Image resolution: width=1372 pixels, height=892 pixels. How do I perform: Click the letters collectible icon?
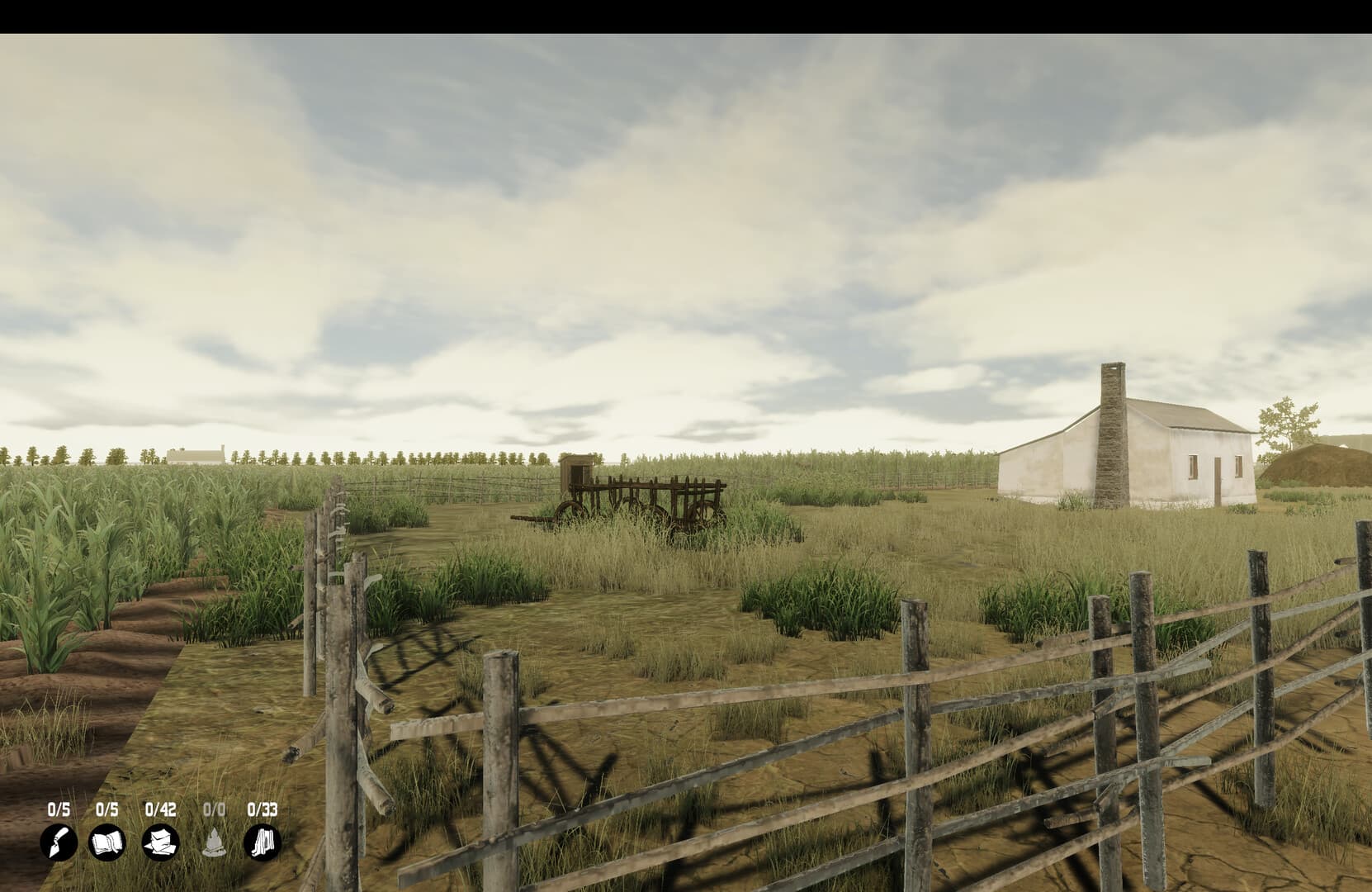[161, 844]
